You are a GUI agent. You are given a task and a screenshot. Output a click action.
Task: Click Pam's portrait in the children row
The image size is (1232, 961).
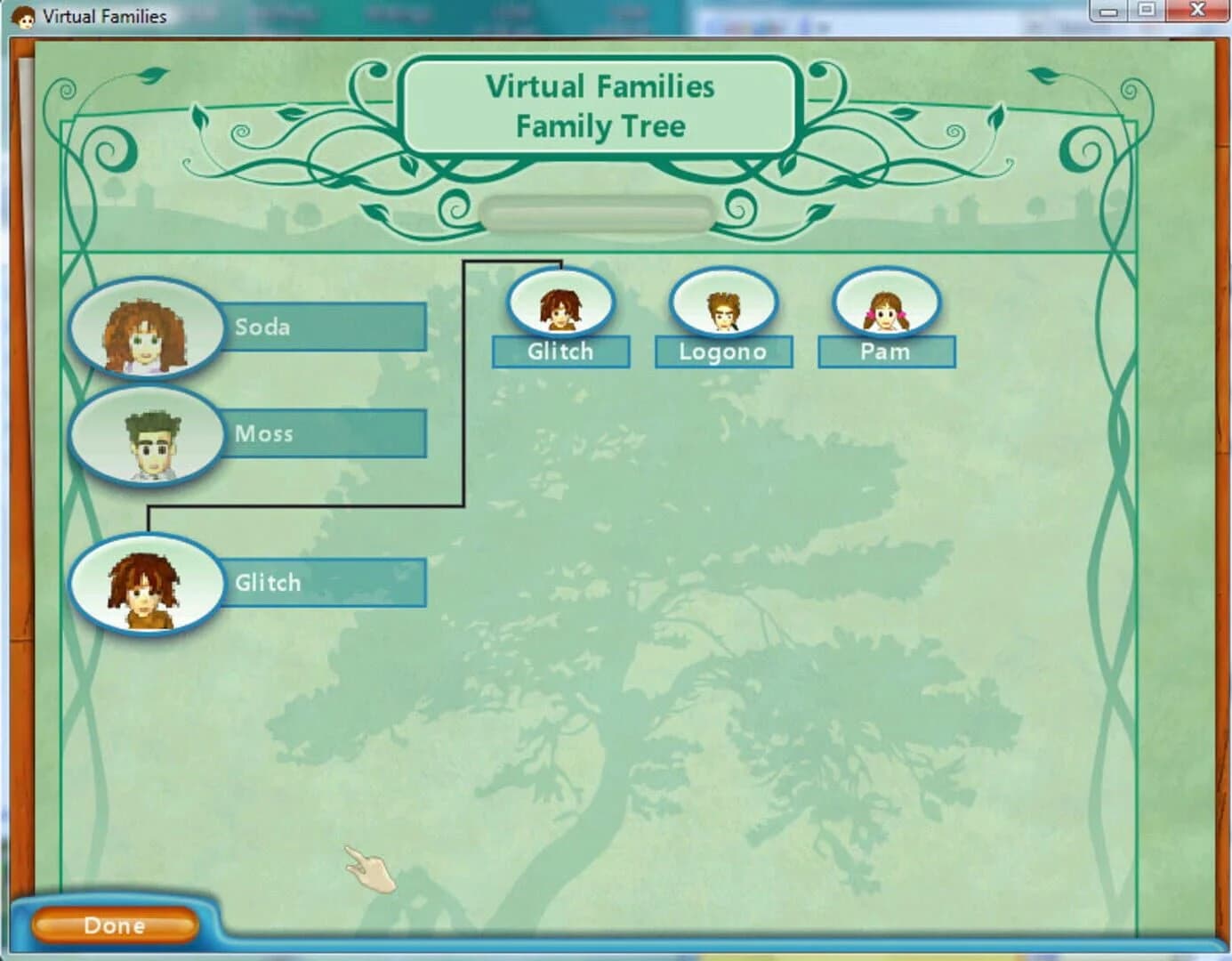click(x=886, y=303)
